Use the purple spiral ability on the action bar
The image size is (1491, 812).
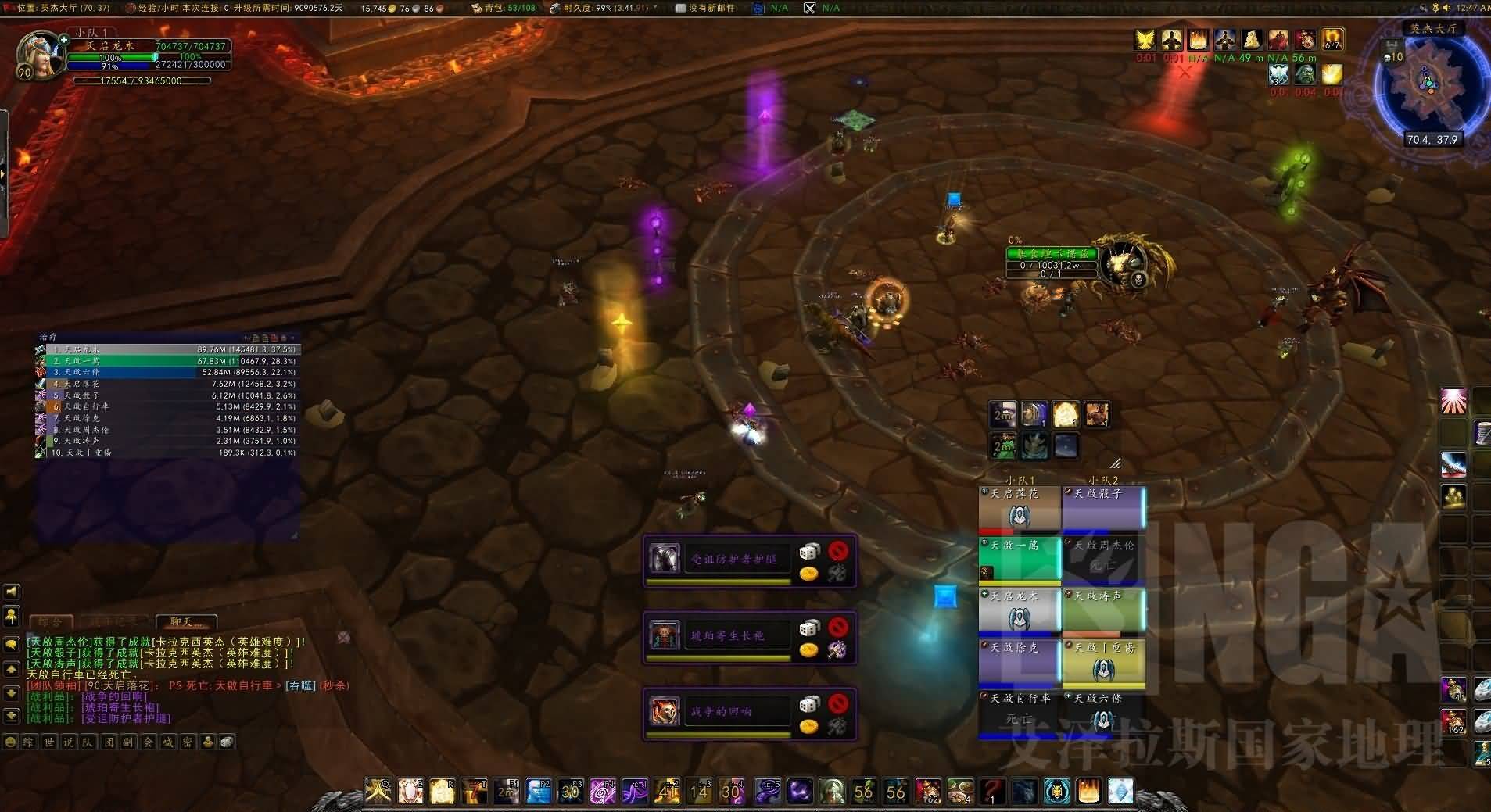tap(602, 792)
